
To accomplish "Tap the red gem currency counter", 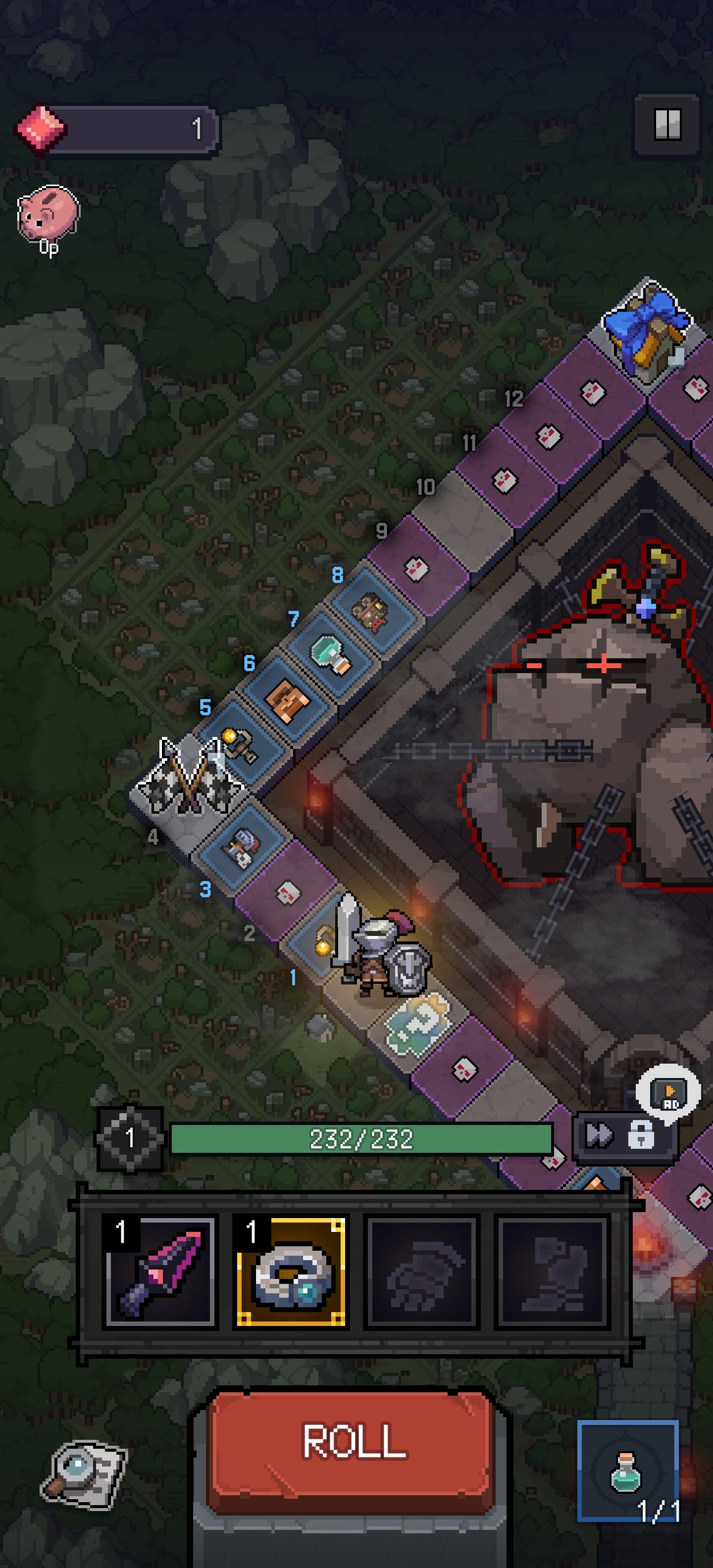I will pos(116,129).
